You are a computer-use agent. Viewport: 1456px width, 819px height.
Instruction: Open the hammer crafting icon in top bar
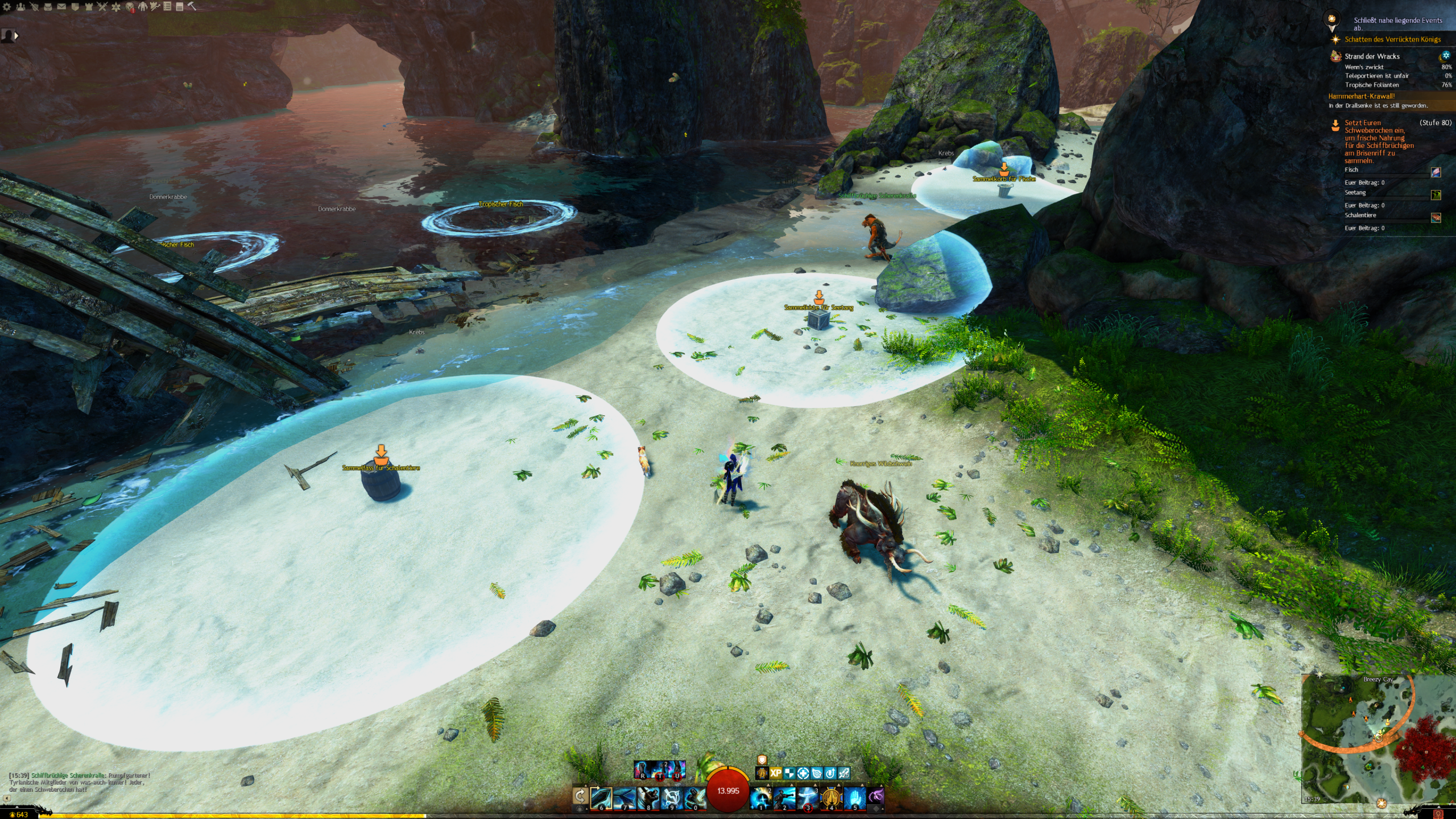coord(192,6)
